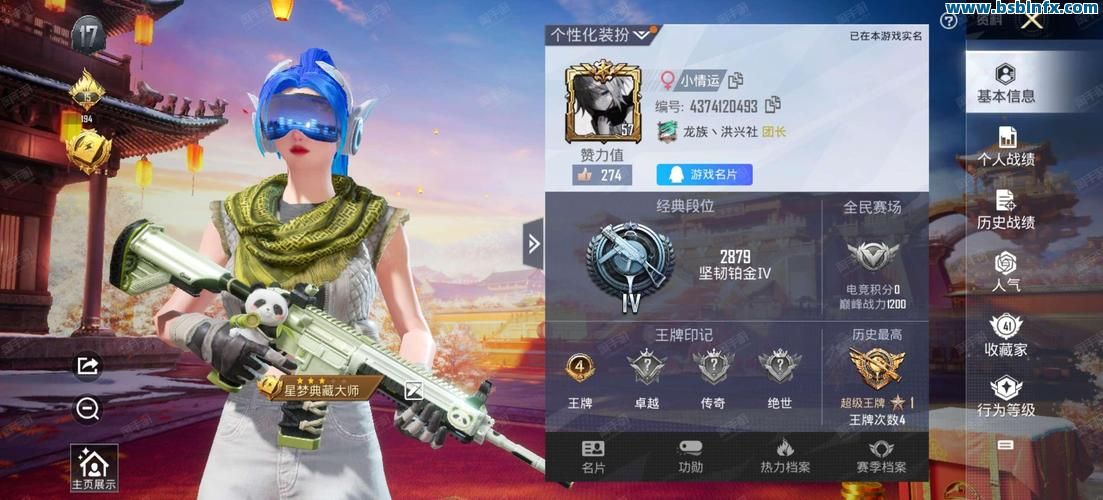The height and width of the screenshot is (500, 1103).
Task: Switch to the 名片 bottom tab
Action: point(593,457)
